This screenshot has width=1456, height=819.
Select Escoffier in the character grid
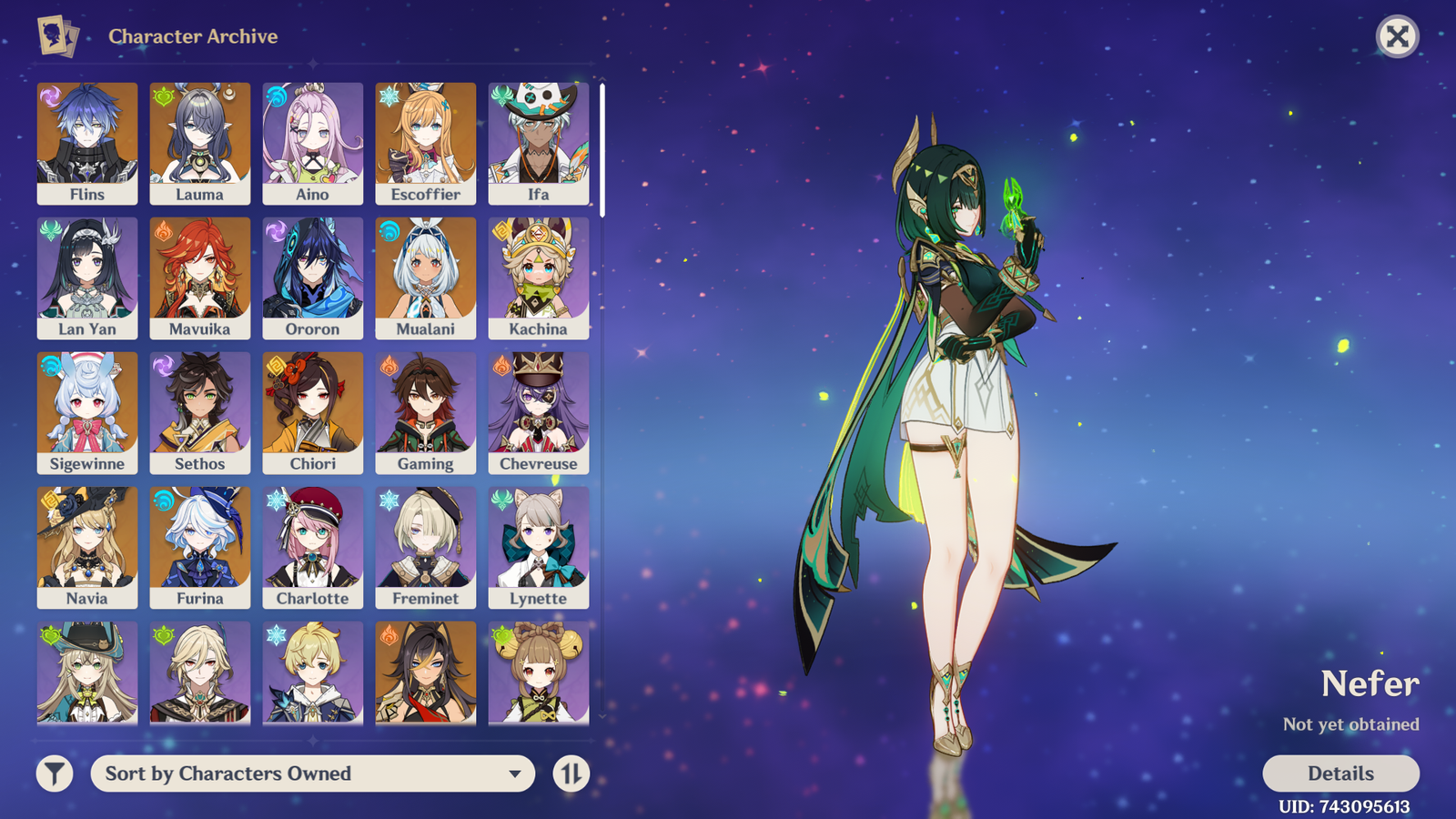426,143
